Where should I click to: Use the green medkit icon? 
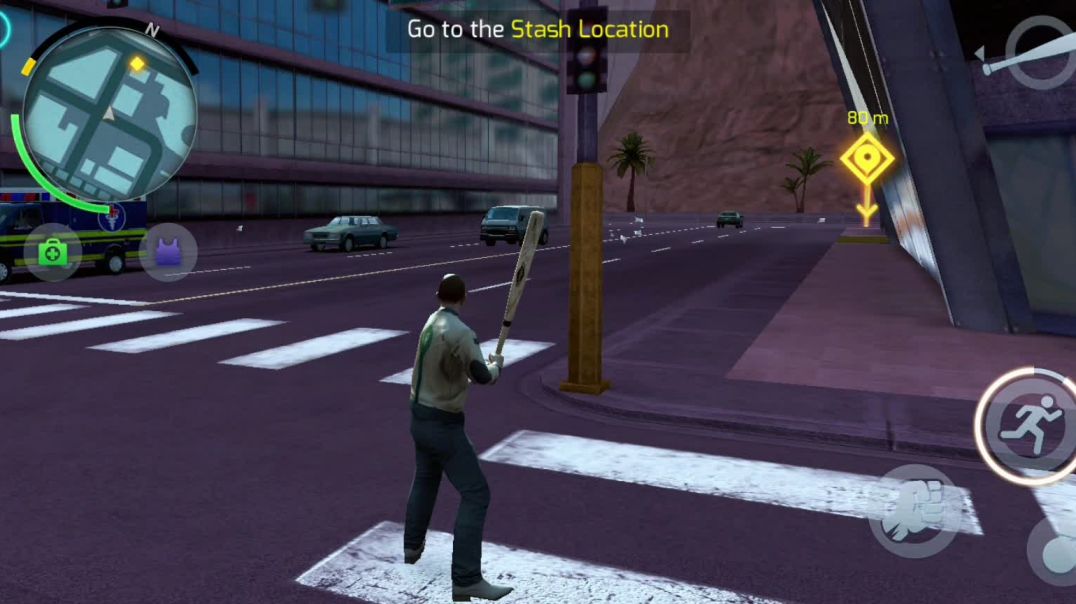[52, 252]
